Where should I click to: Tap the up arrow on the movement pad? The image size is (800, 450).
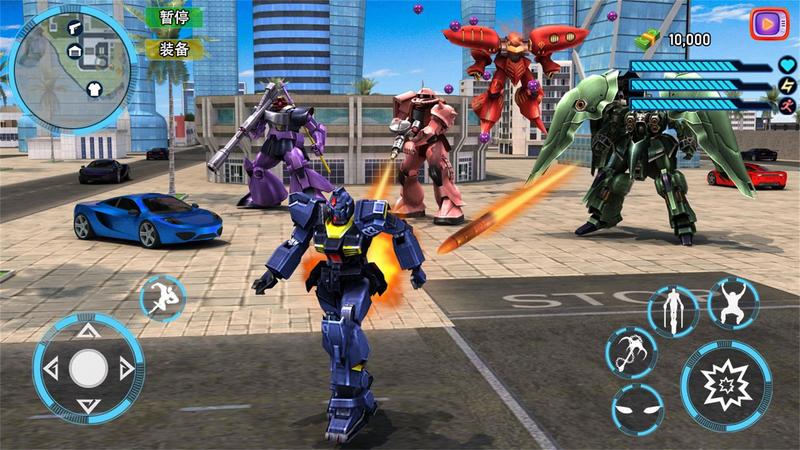point(88,329)
